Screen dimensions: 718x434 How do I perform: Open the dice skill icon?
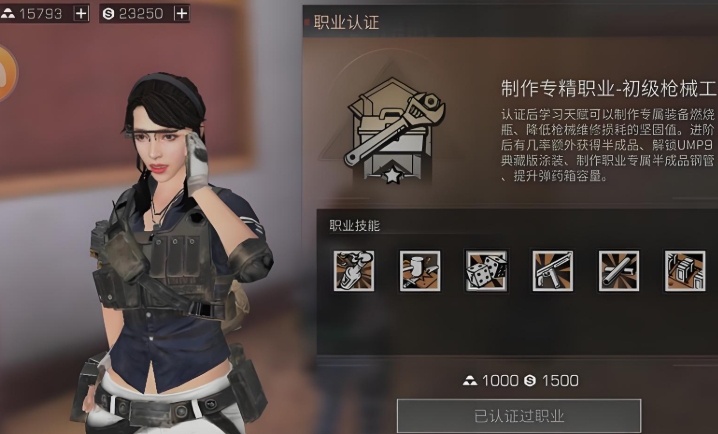click(486, 270)
